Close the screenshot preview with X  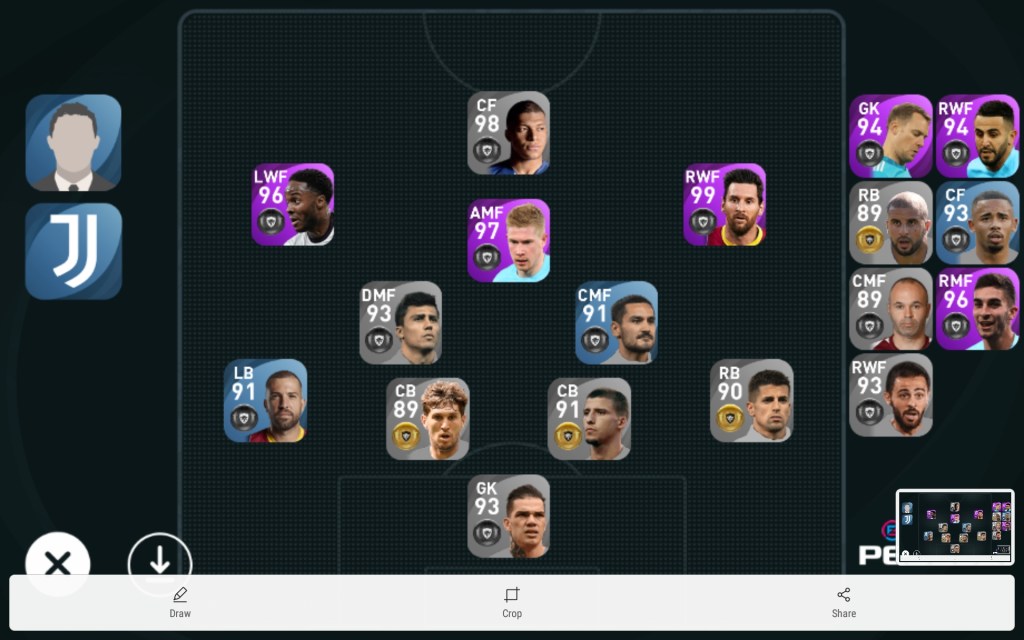(58, 564)
